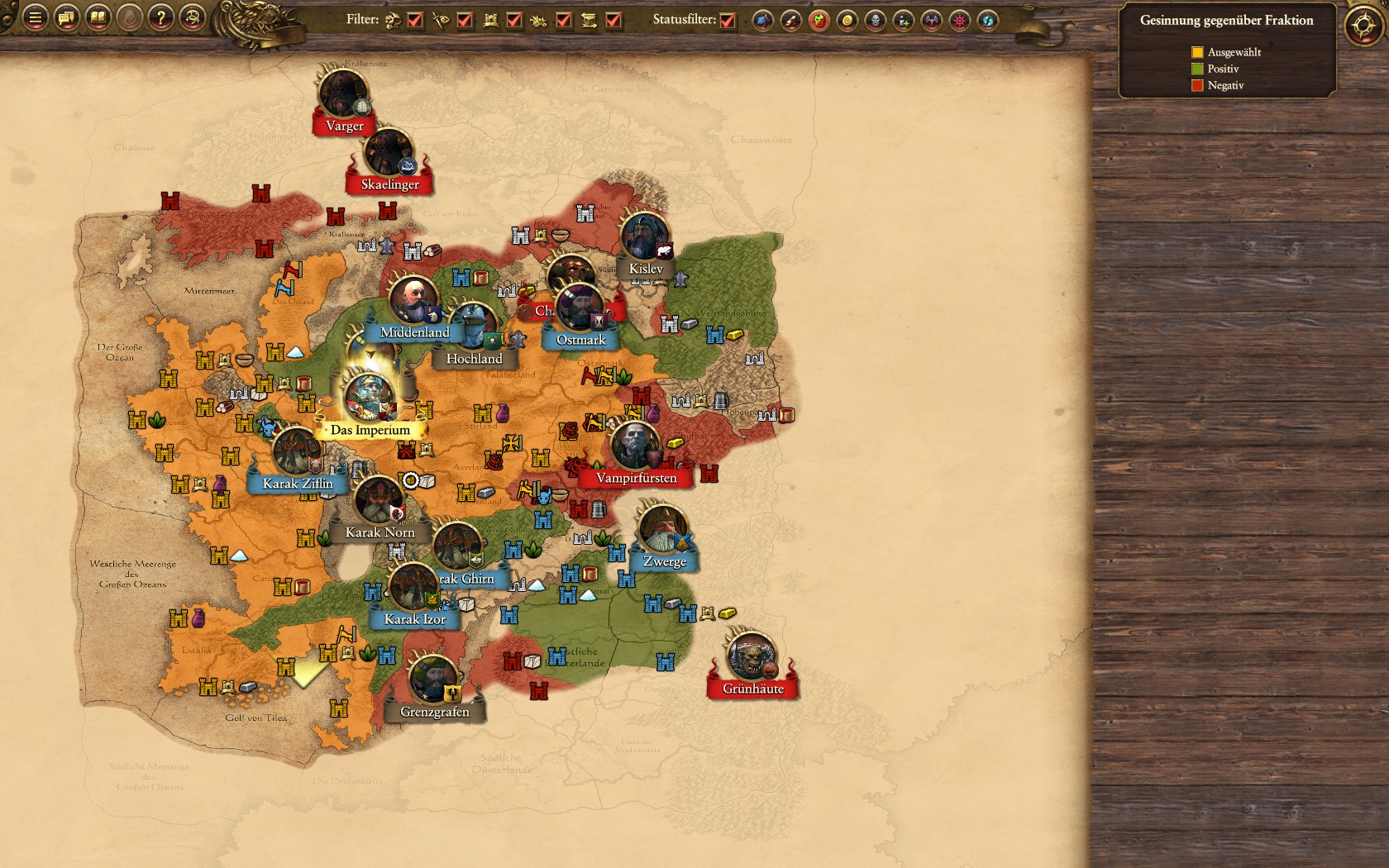Select the coin status filter icon
1389x868 pixels.
point(847,21)
